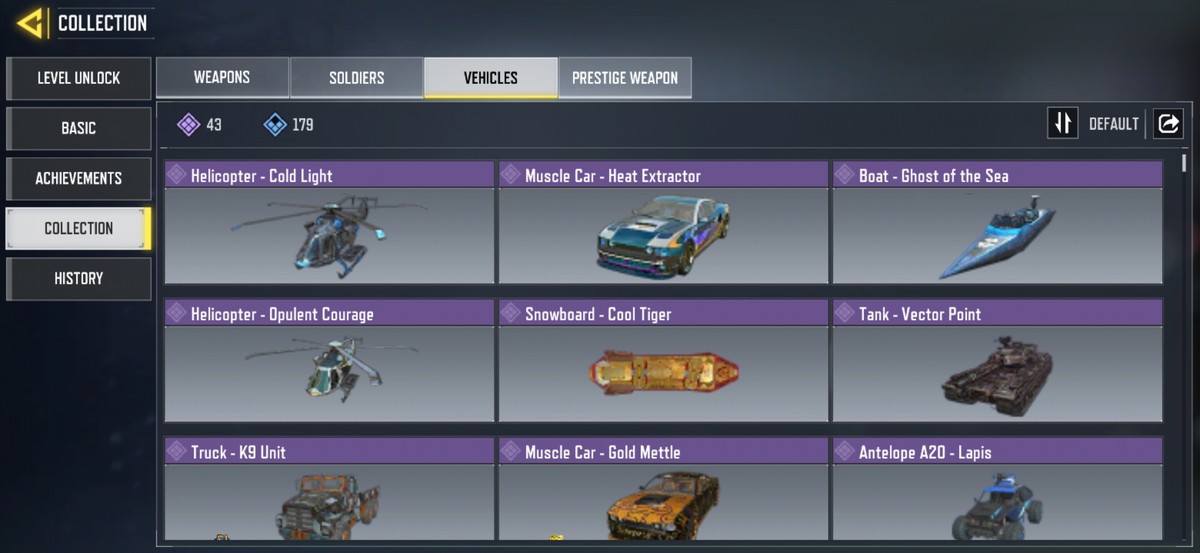This screenshot has height=553, width=1200.
Task: Toggle the Default sort order button
Action: [1062, 124]
